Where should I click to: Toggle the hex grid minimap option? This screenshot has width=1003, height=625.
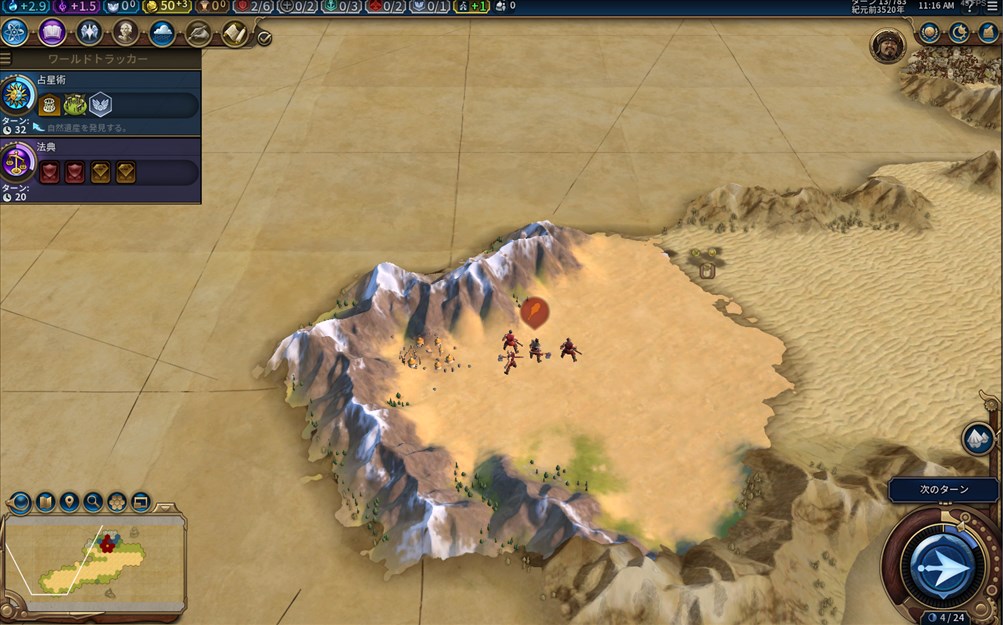tap(117, 501)
